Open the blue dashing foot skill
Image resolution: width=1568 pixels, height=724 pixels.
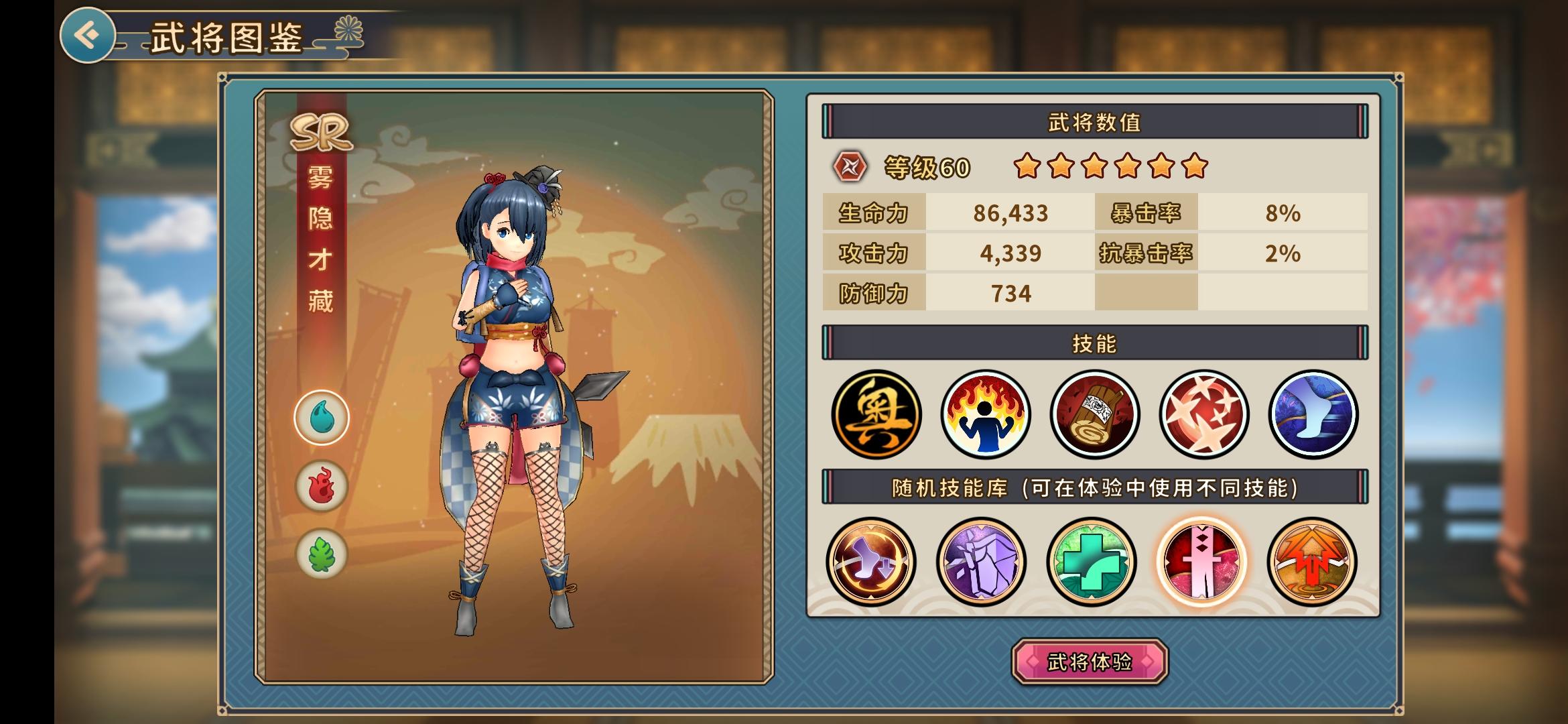tap(1313, 414)
